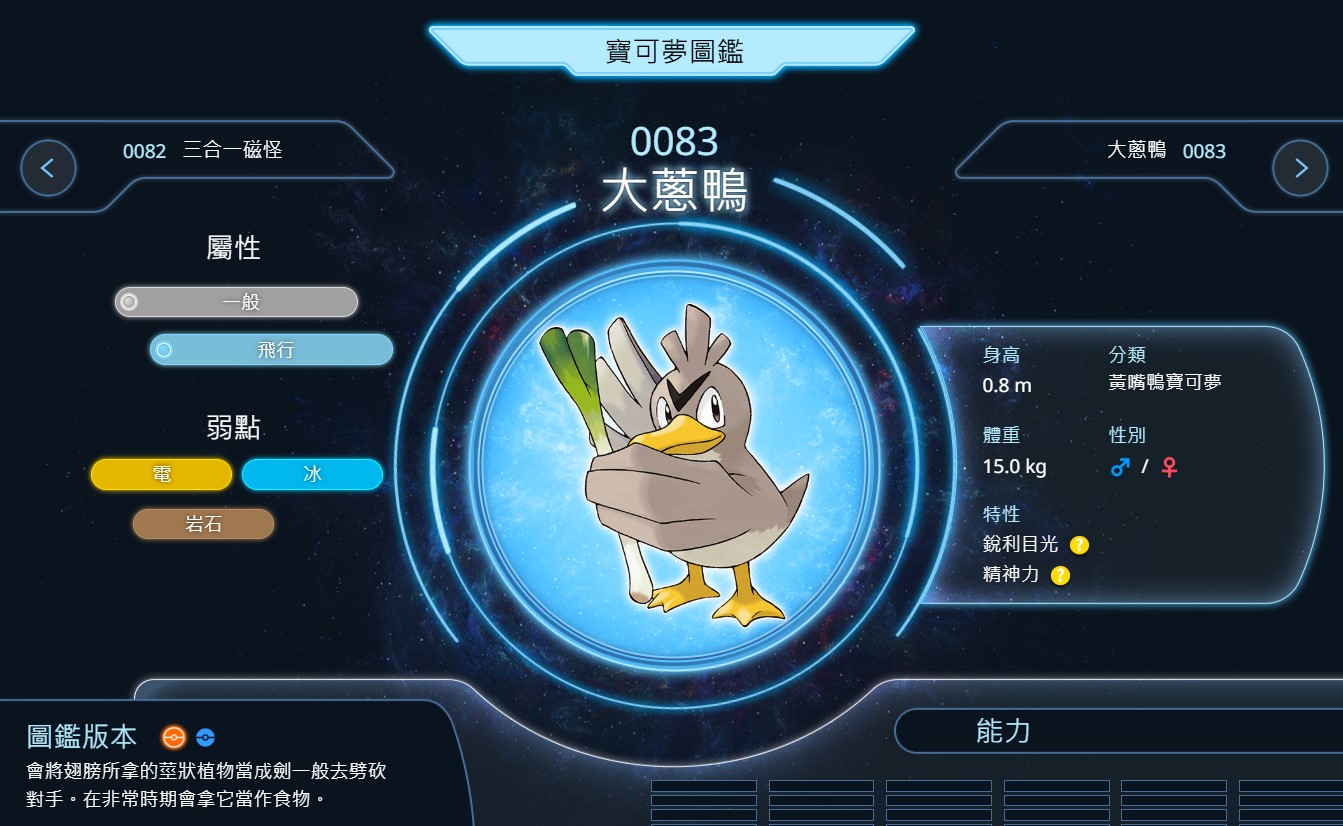Screen dimensions: 1343x826
Task: Choose the 電 weakness badge
Action: [161, 474]
